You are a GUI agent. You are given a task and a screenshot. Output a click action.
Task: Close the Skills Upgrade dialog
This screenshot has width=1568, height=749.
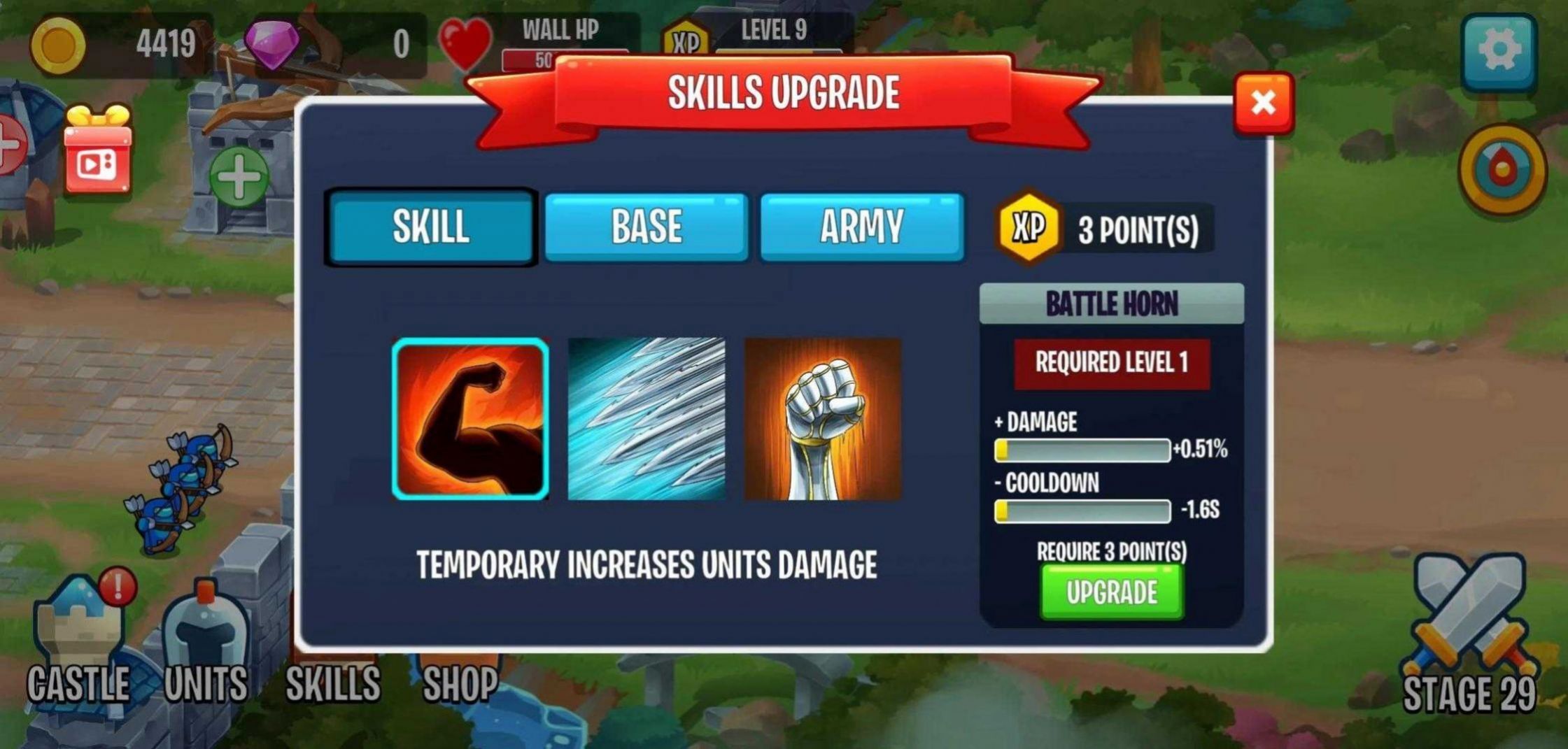pos(1262,104)
